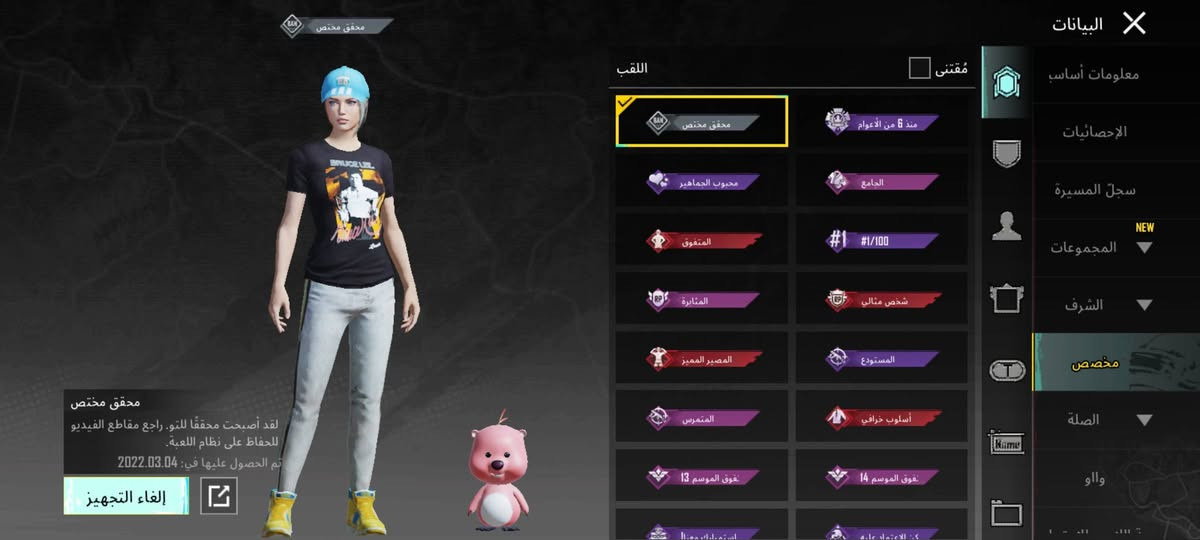
Task: Toggle the مُقتنى owned-only checkbox
Action: pyautogui.click(x=919, y=68)
